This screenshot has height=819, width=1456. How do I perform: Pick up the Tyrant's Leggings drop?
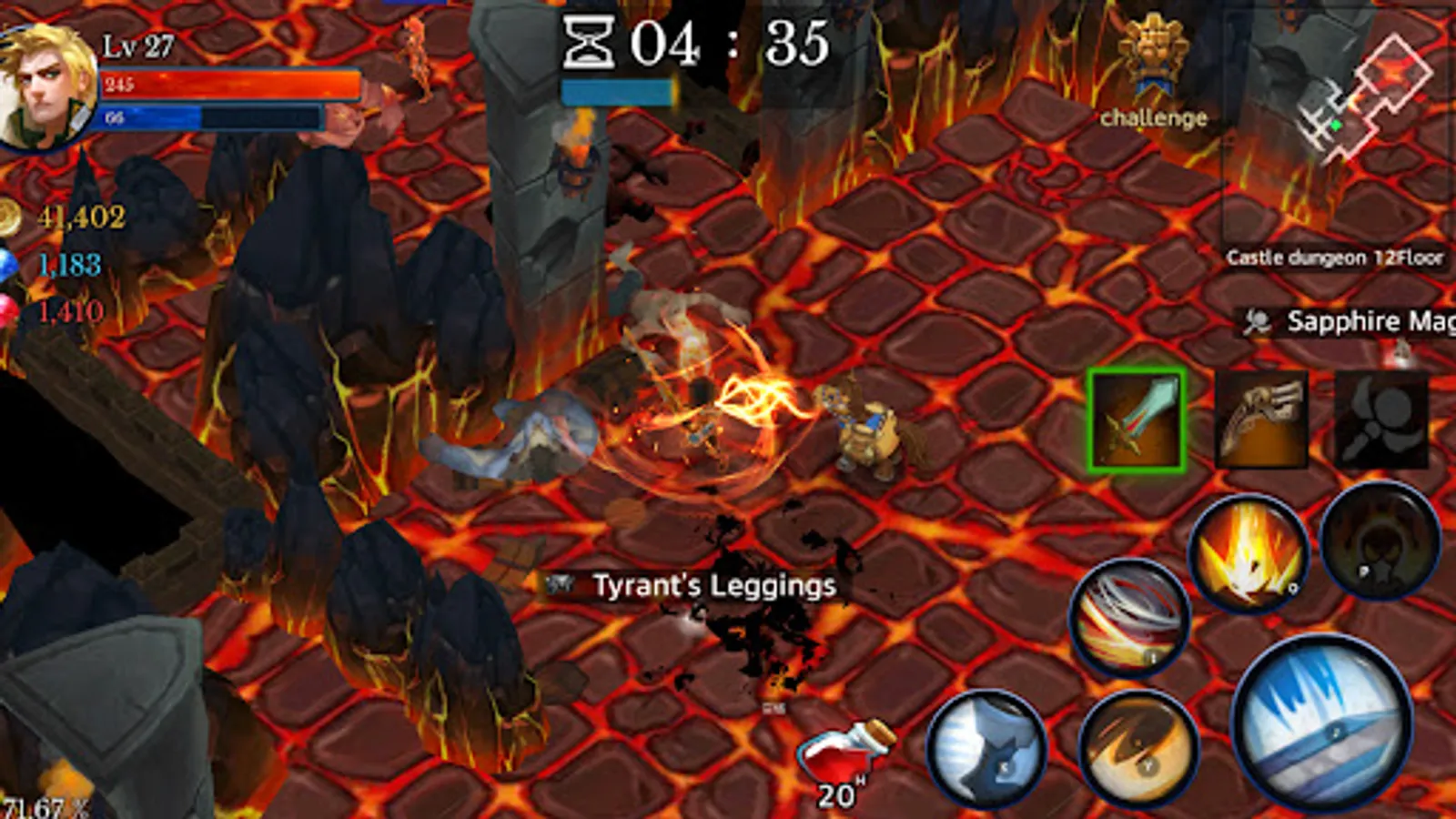pos(714,587)
